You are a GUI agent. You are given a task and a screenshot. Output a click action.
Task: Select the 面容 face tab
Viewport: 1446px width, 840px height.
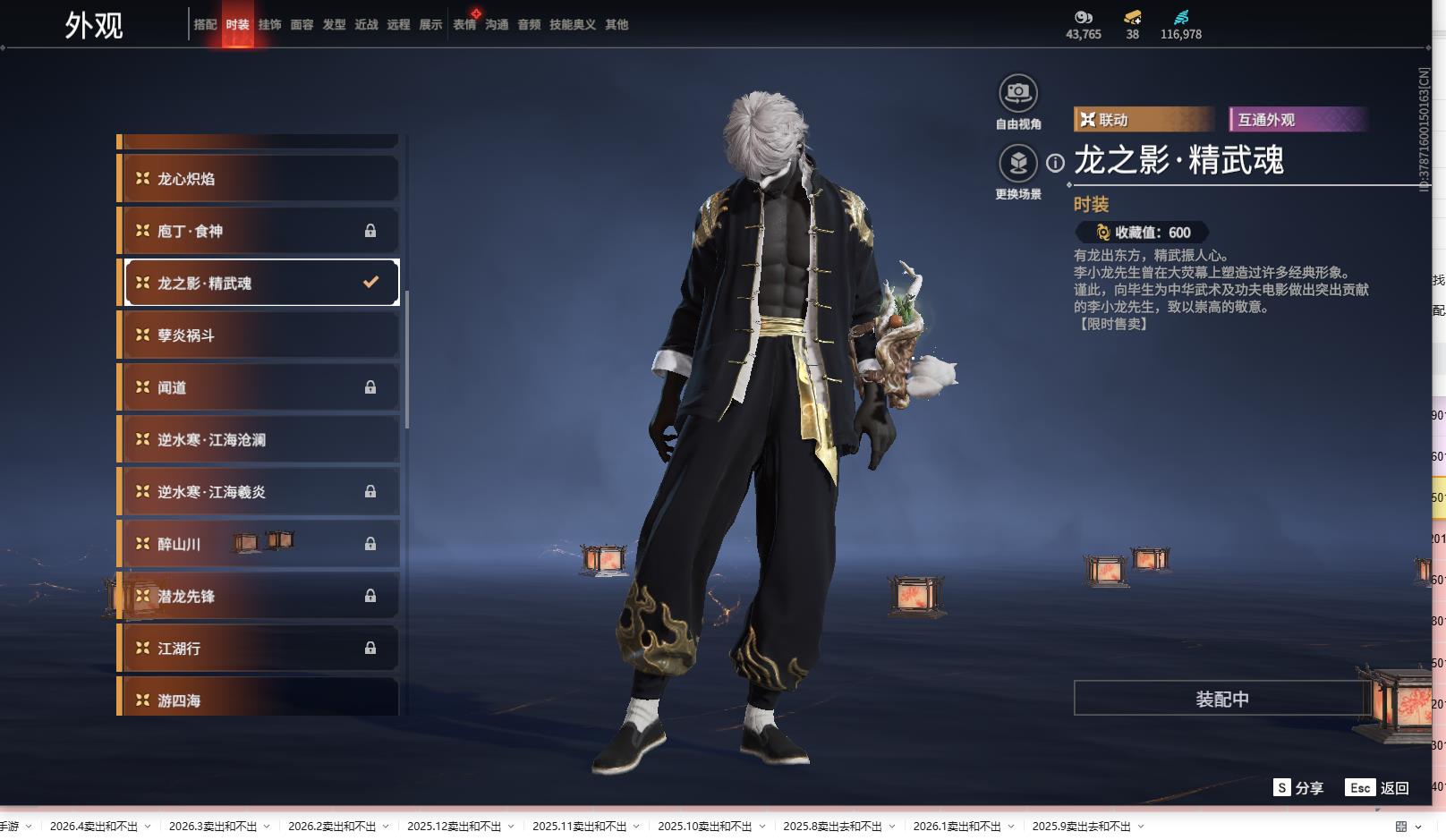click(302, 25)
